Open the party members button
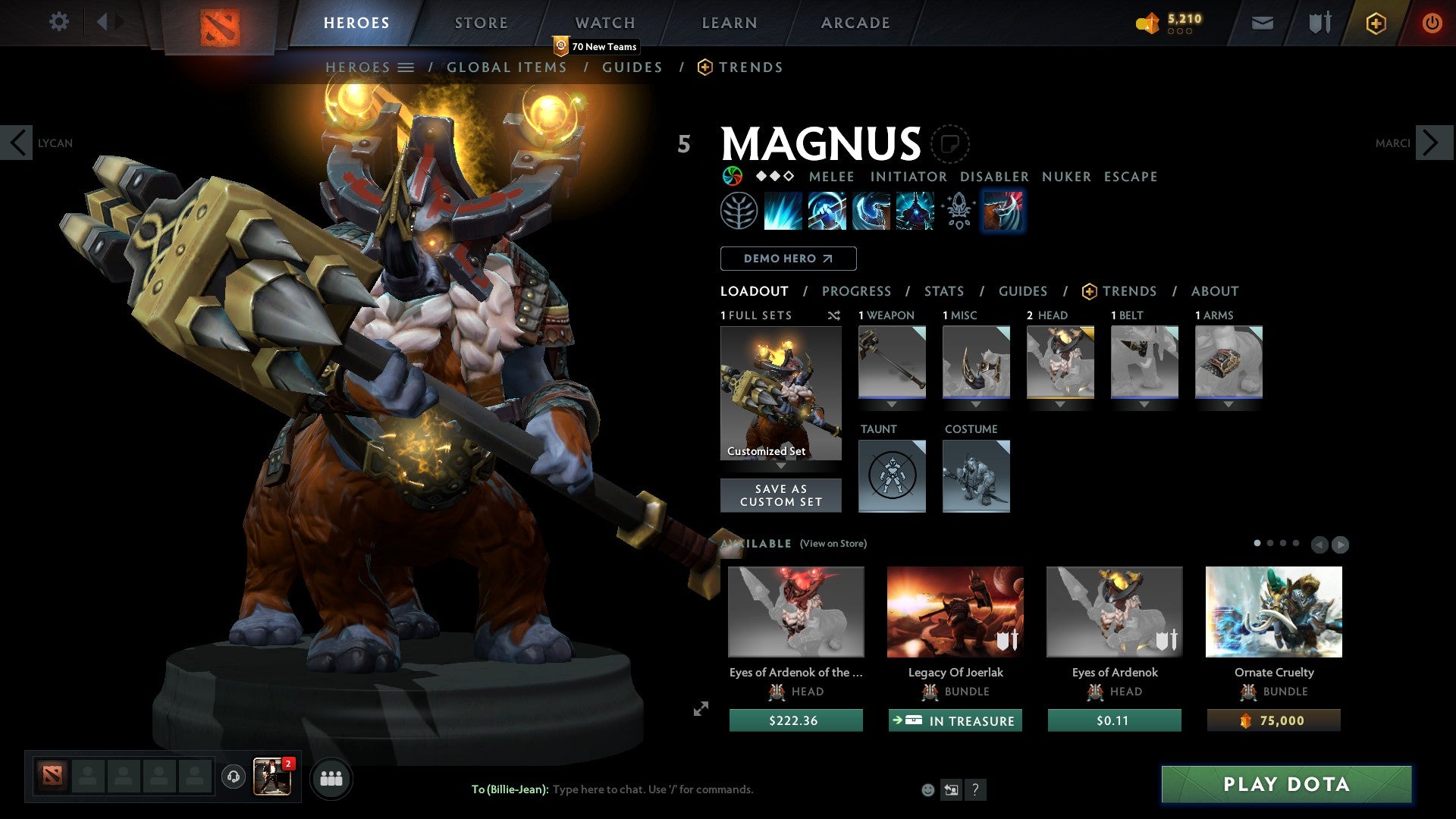This screenshot has height=819, width=1456. [x=331, y=779]
